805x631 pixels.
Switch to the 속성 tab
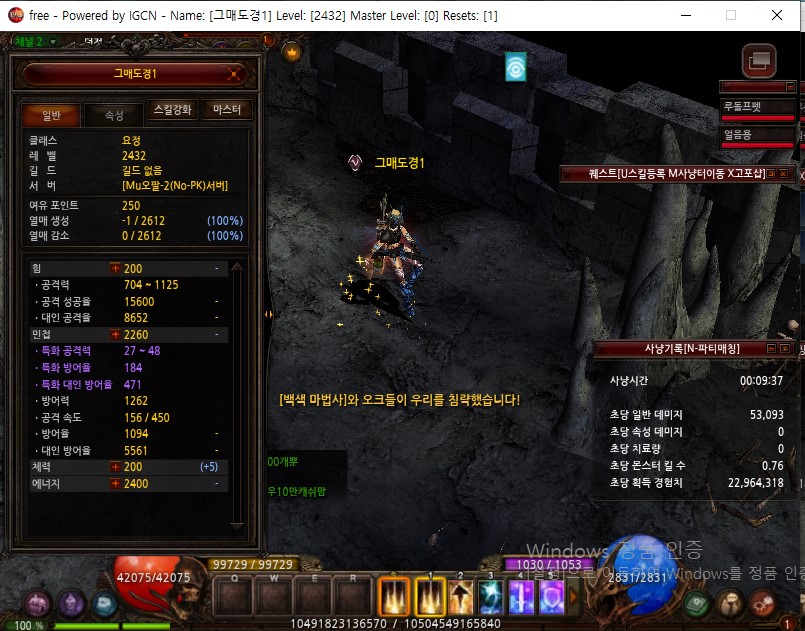click(x=115, y=115)
